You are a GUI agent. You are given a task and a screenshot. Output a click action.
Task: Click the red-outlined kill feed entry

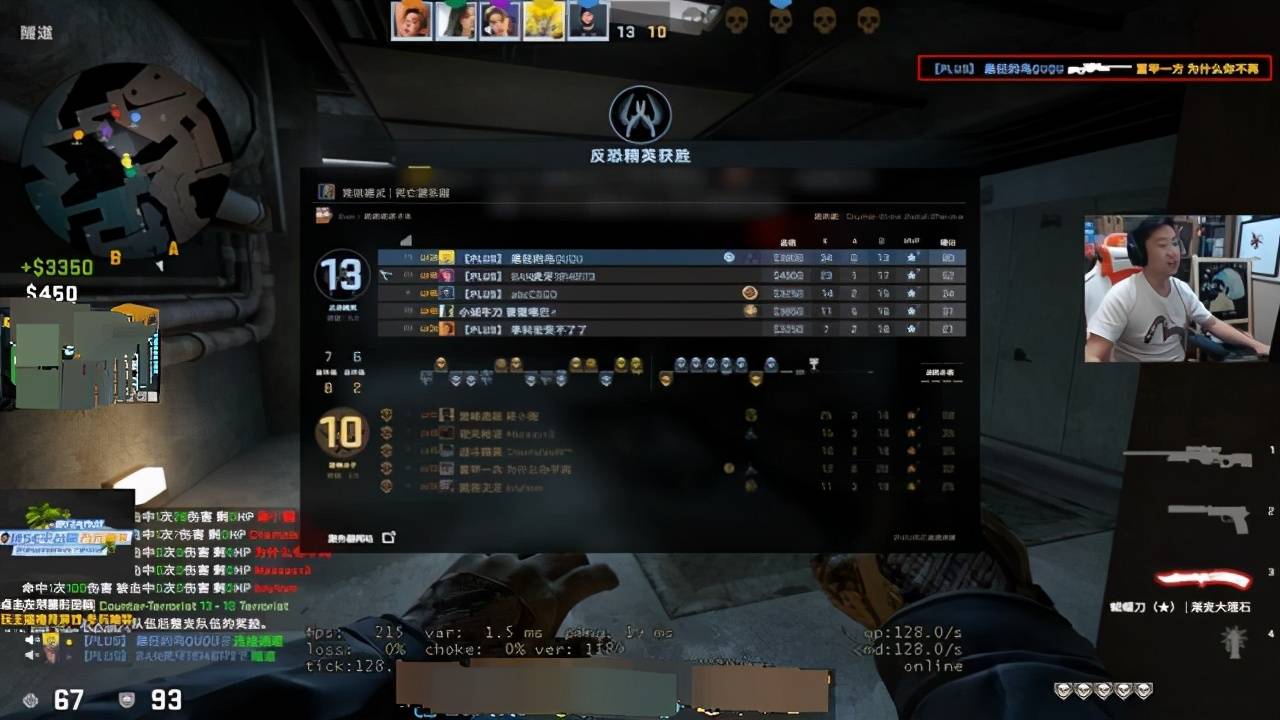tap(1095, 69)
